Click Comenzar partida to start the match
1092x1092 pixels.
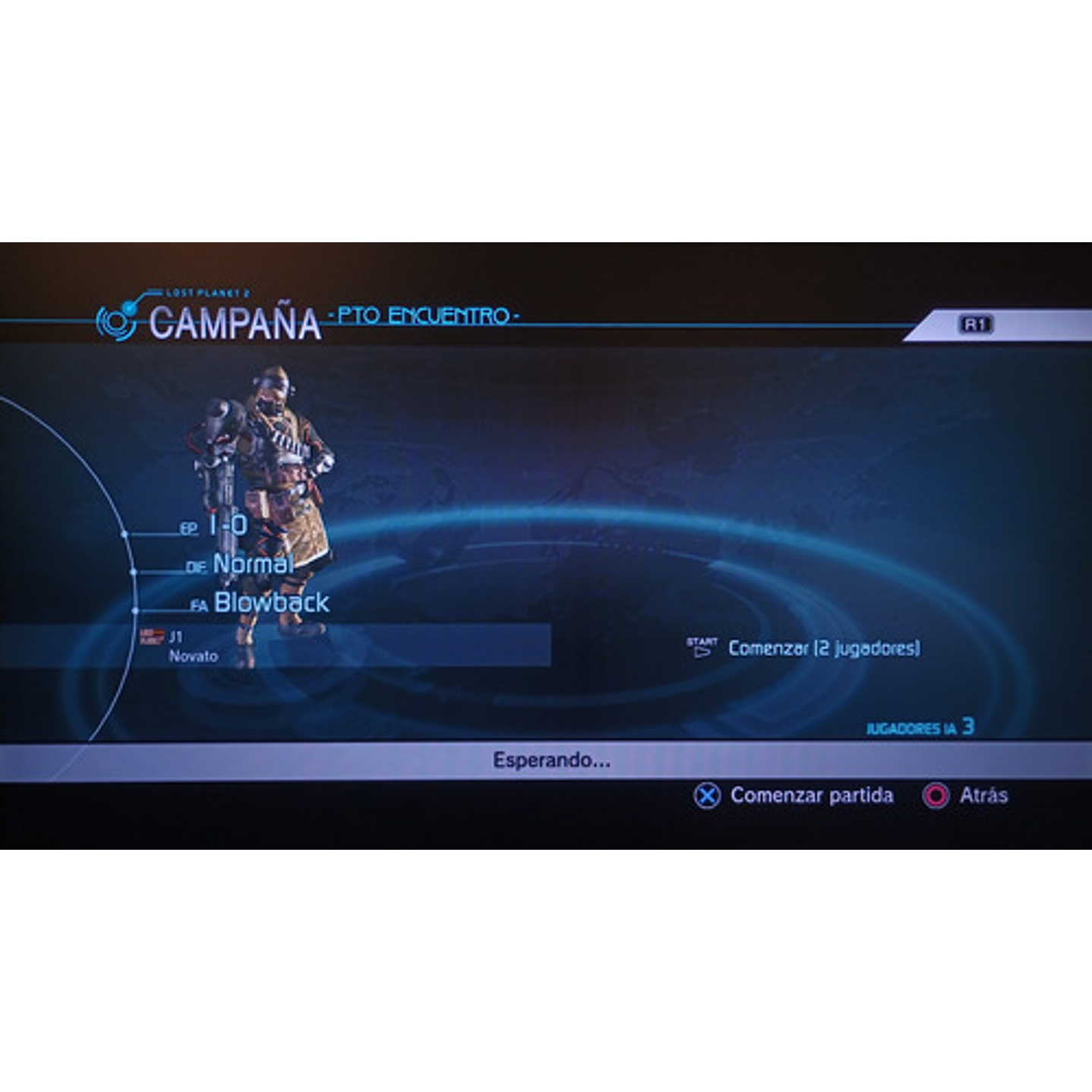pos(812,796)
